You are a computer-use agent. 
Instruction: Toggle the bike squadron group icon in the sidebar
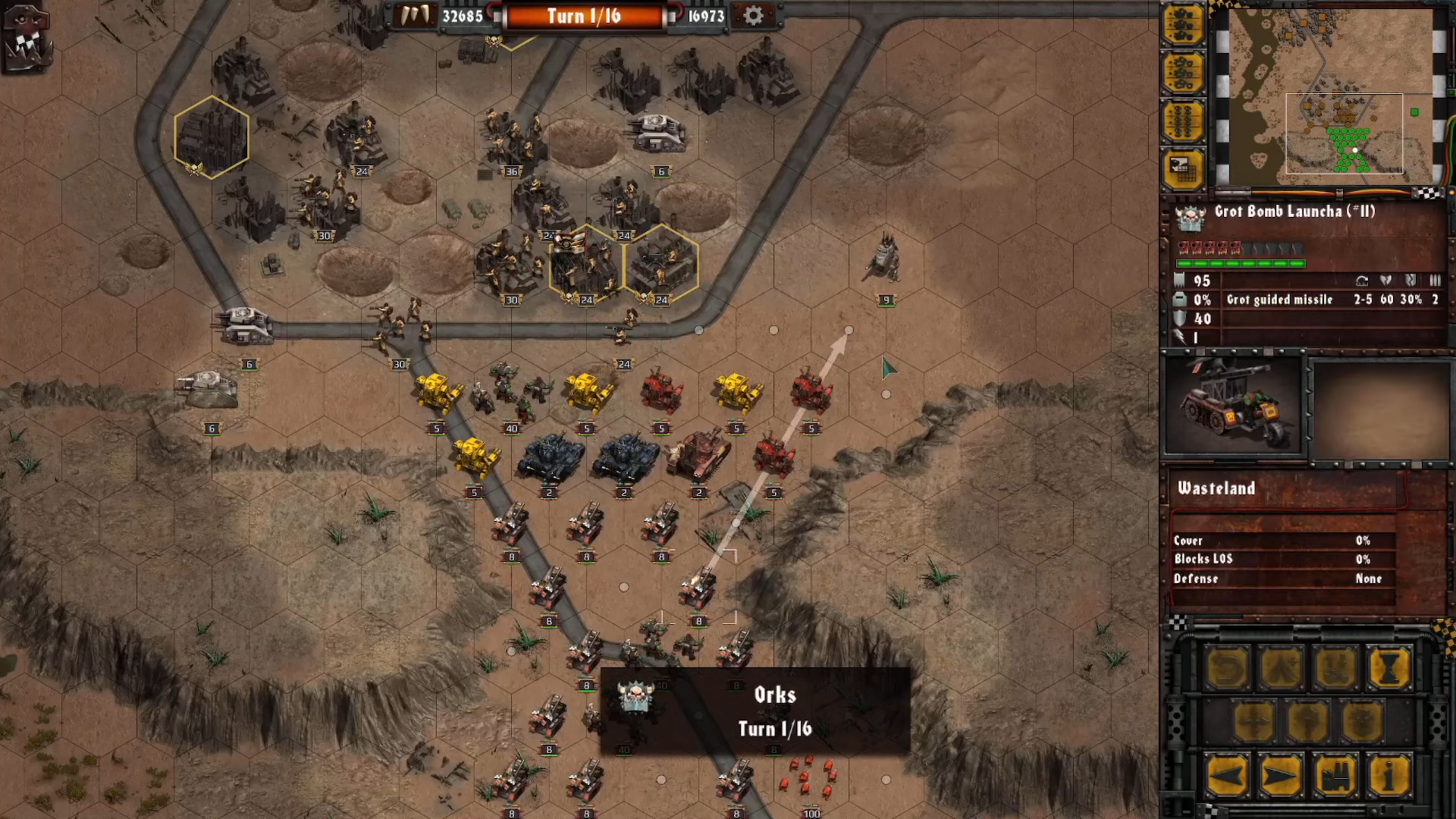tap(1184, 72)
